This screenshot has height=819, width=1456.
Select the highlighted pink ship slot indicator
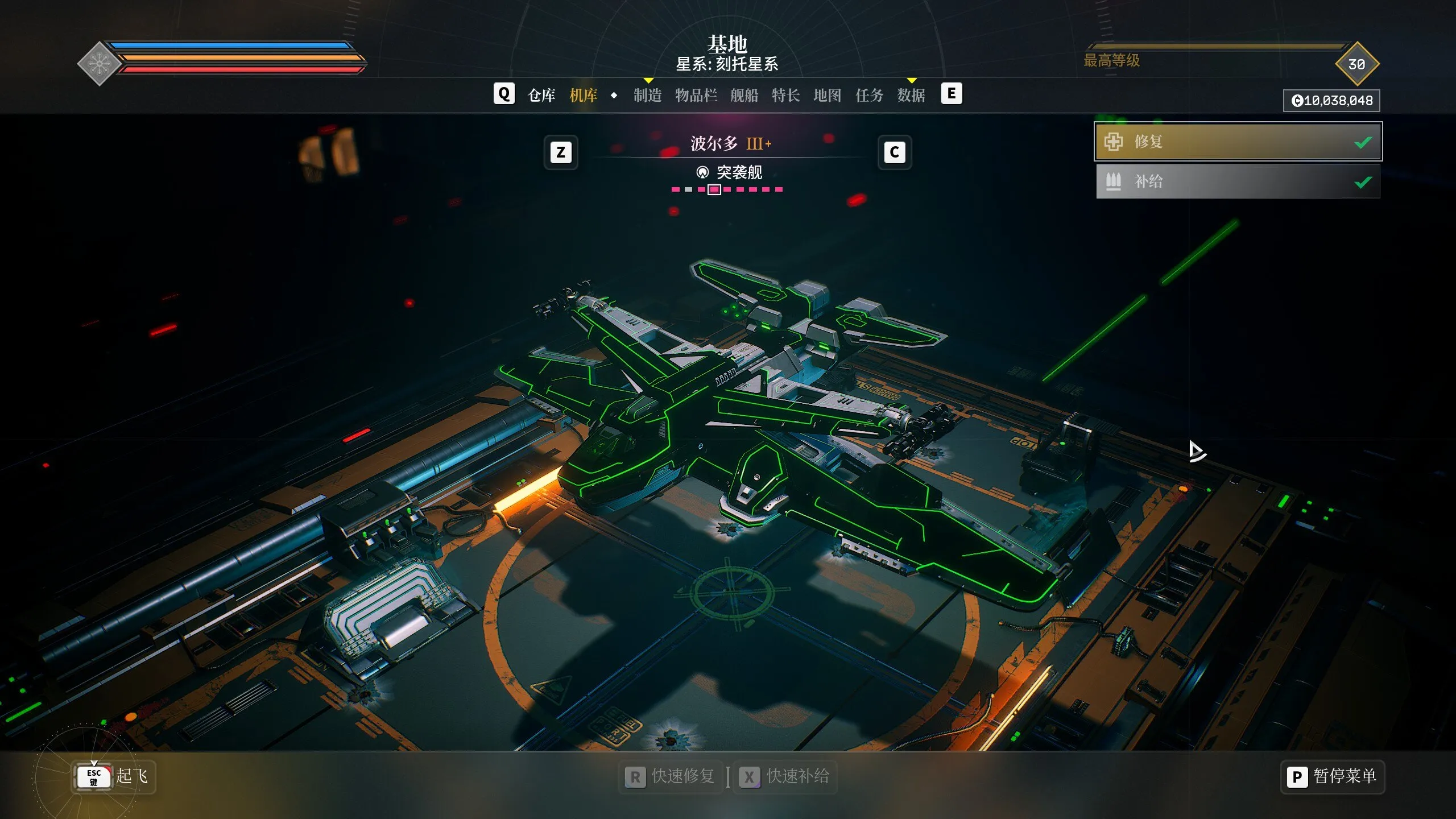[714, 189]
